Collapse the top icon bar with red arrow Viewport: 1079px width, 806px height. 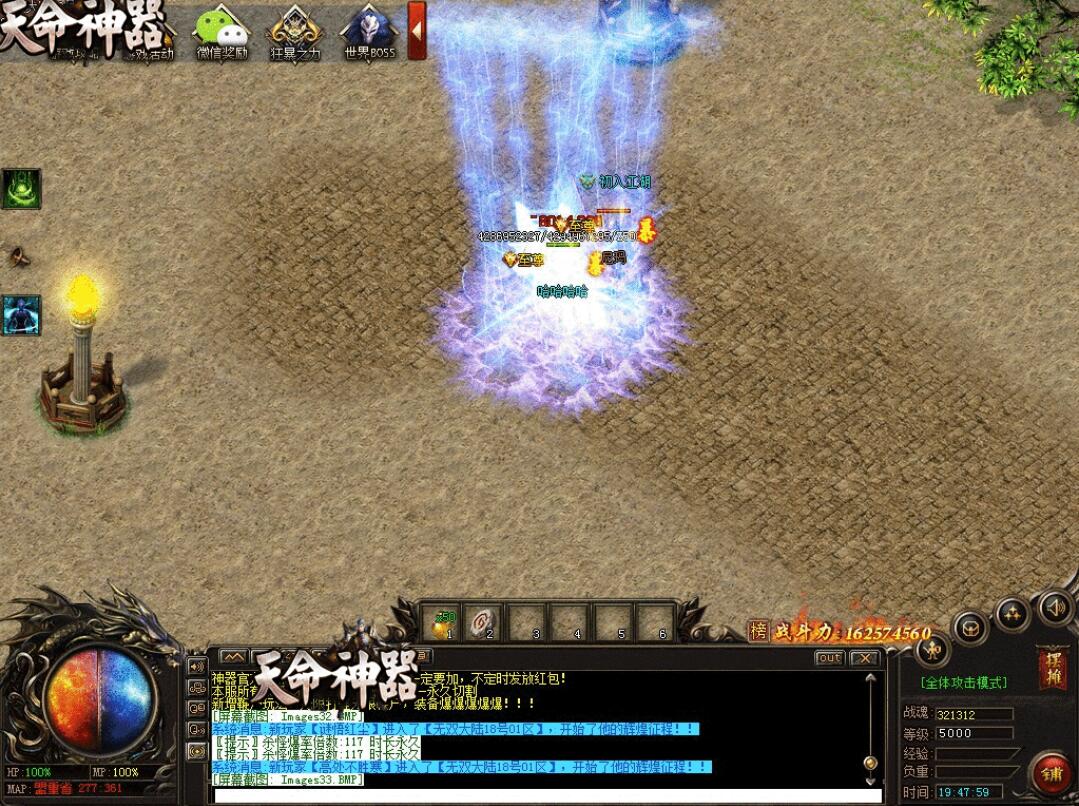tap(417, 30)
